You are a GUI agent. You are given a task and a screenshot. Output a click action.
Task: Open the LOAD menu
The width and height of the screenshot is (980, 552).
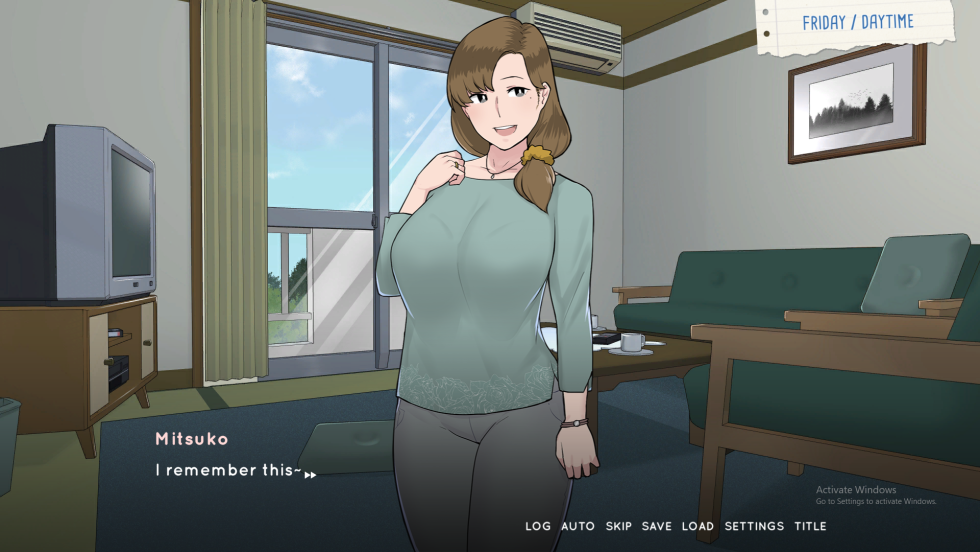tap(698, 526)
